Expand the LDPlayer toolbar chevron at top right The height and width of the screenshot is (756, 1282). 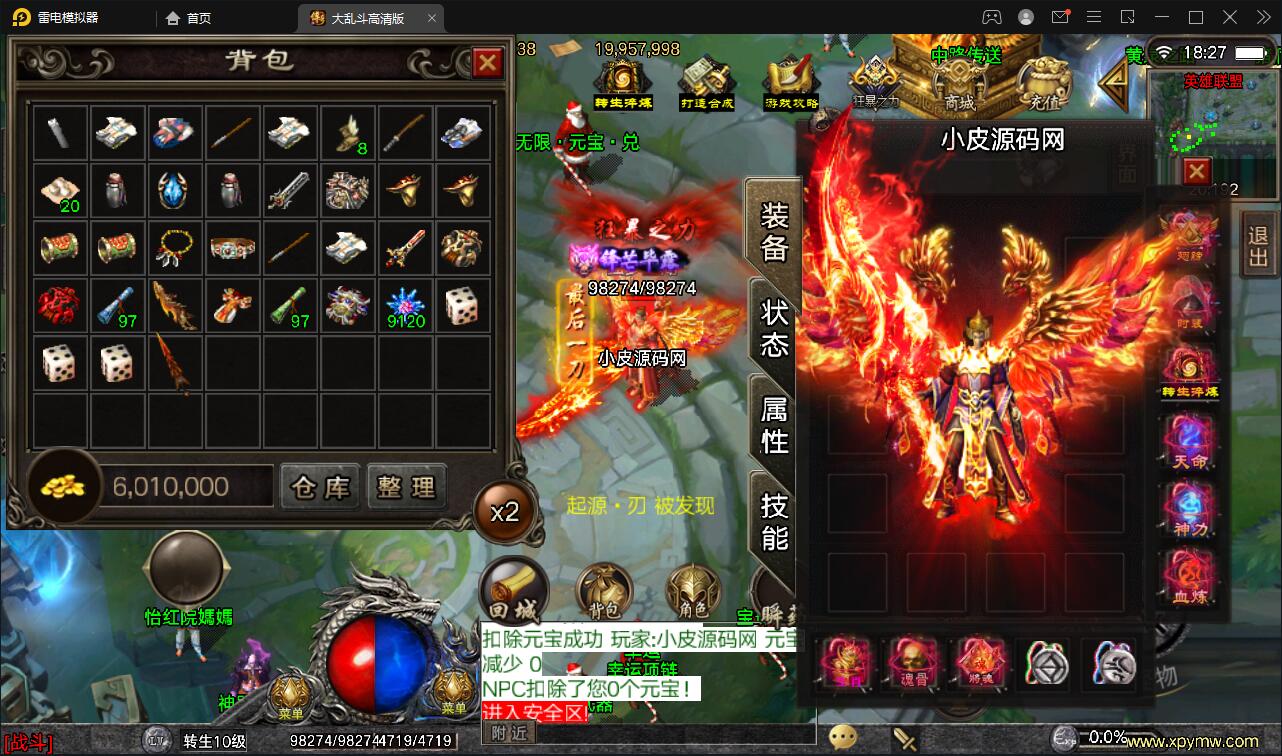[x=1262, y=17]
